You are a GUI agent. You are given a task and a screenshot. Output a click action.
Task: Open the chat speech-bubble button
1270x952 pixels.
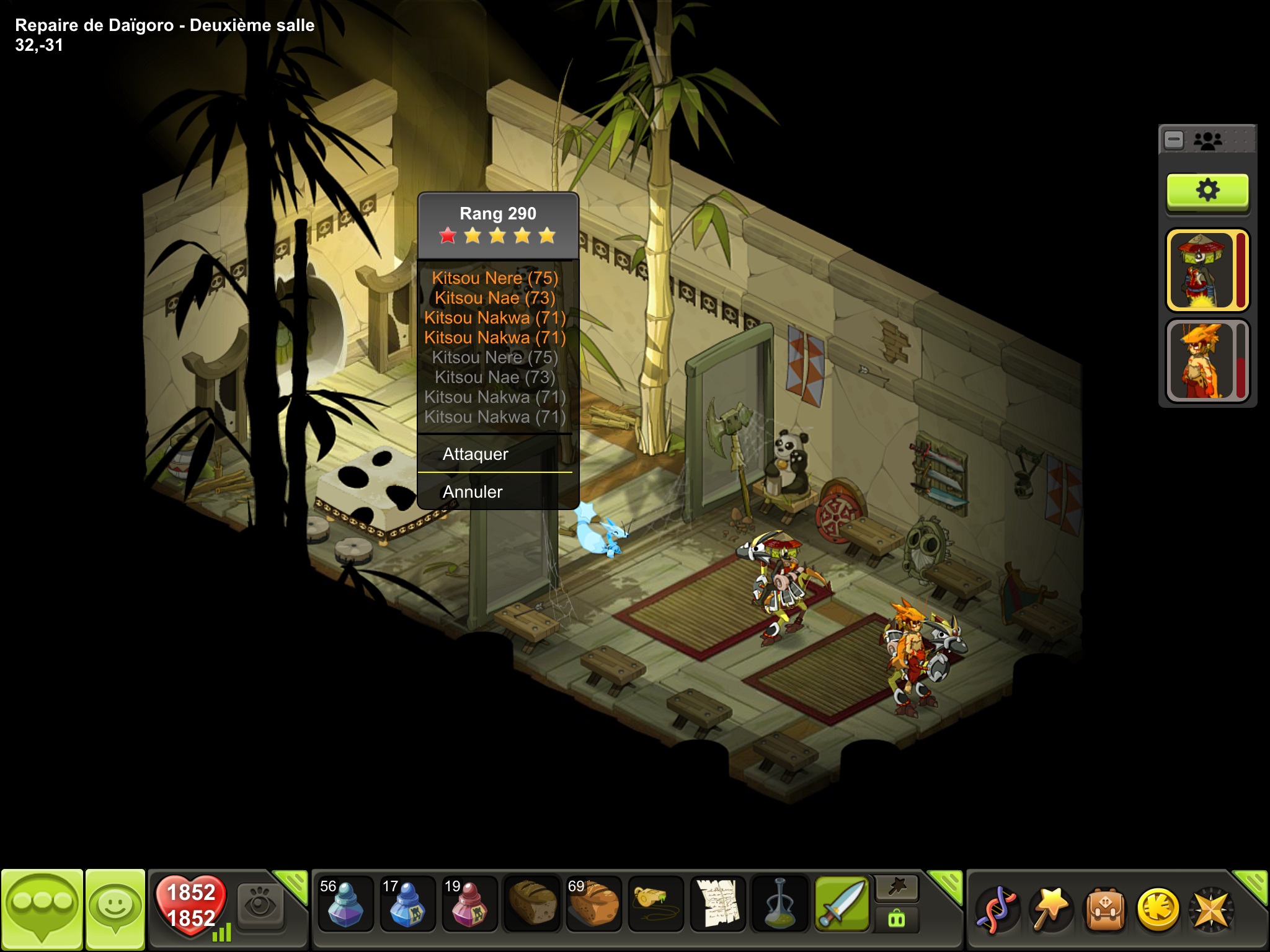pos(42,909)
